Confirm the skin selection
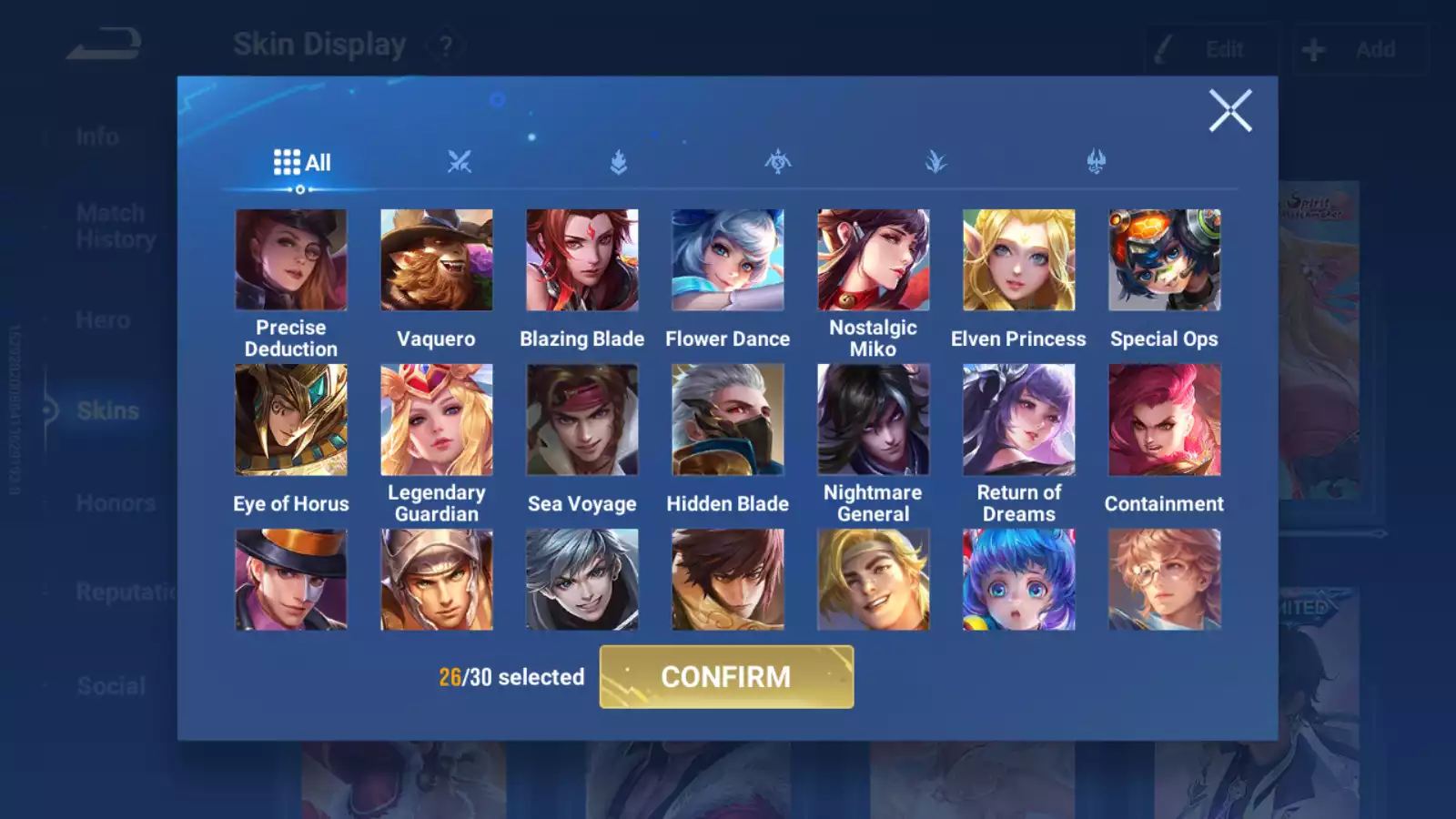1456x819 pixels. pos(726,677)
